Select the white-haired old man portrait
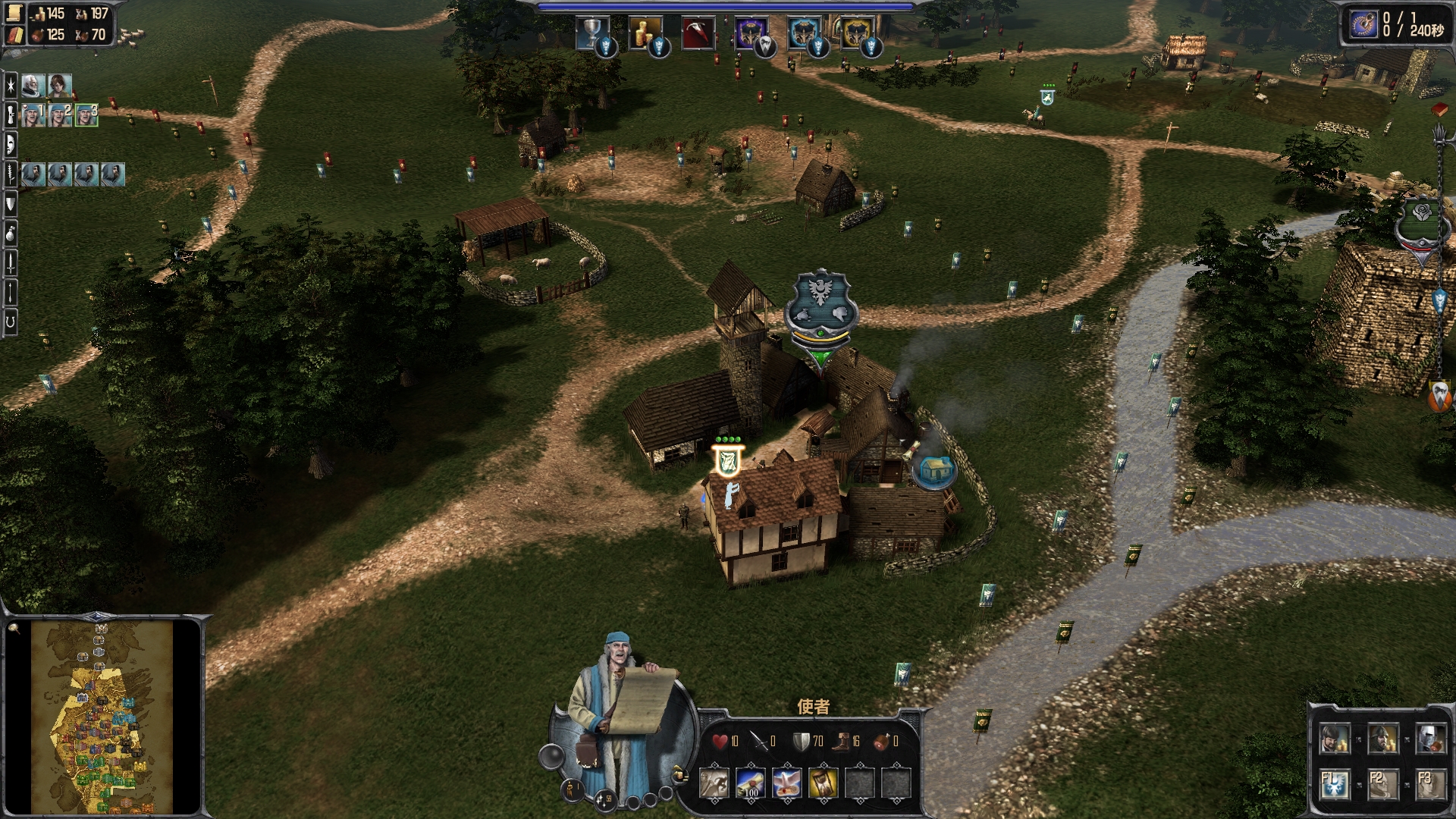Image resolution: width=1456 pixels, height=819 pixels. point(33,86)
